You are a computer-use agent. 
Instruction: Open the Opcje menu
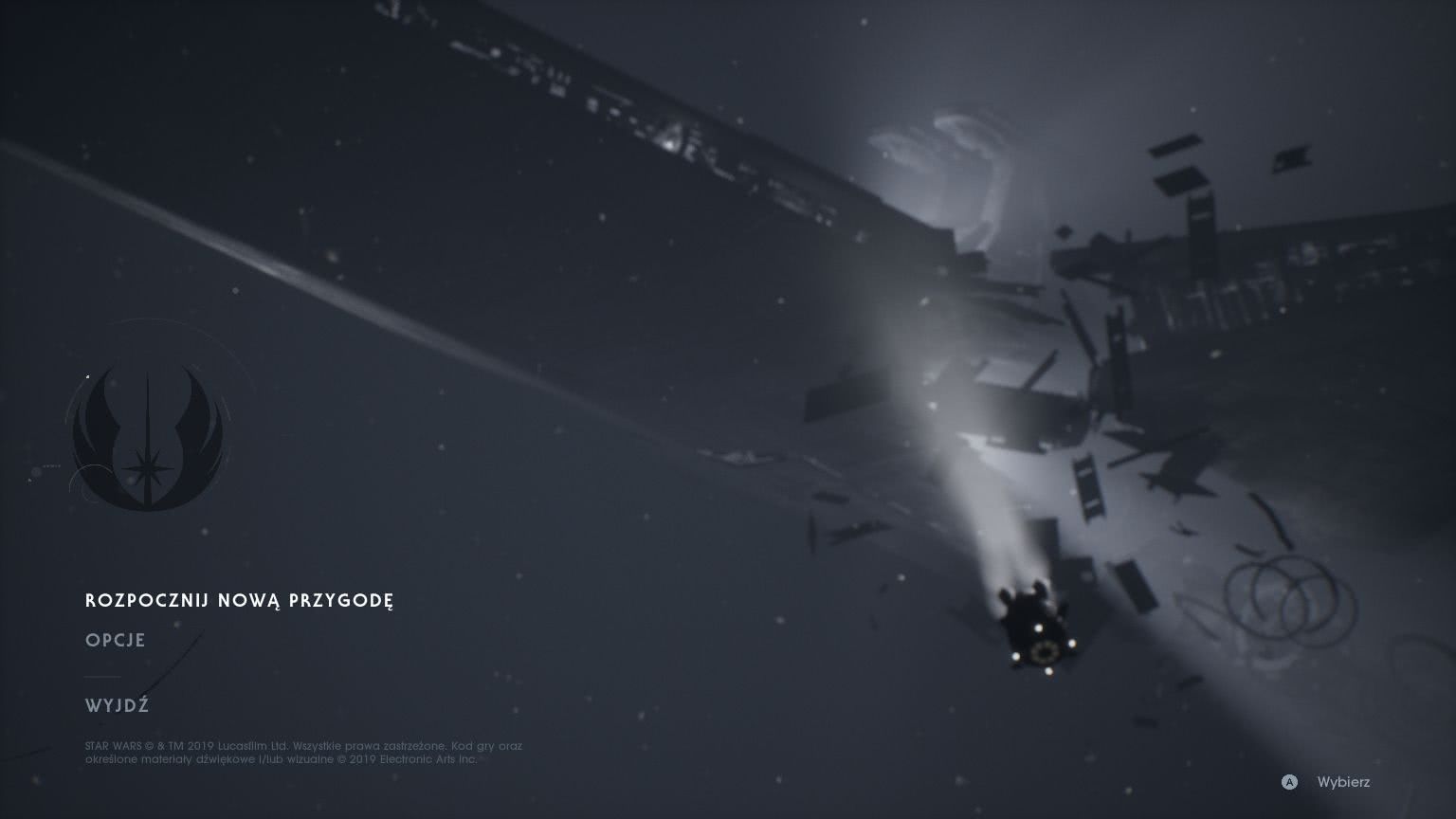point(116,641)
